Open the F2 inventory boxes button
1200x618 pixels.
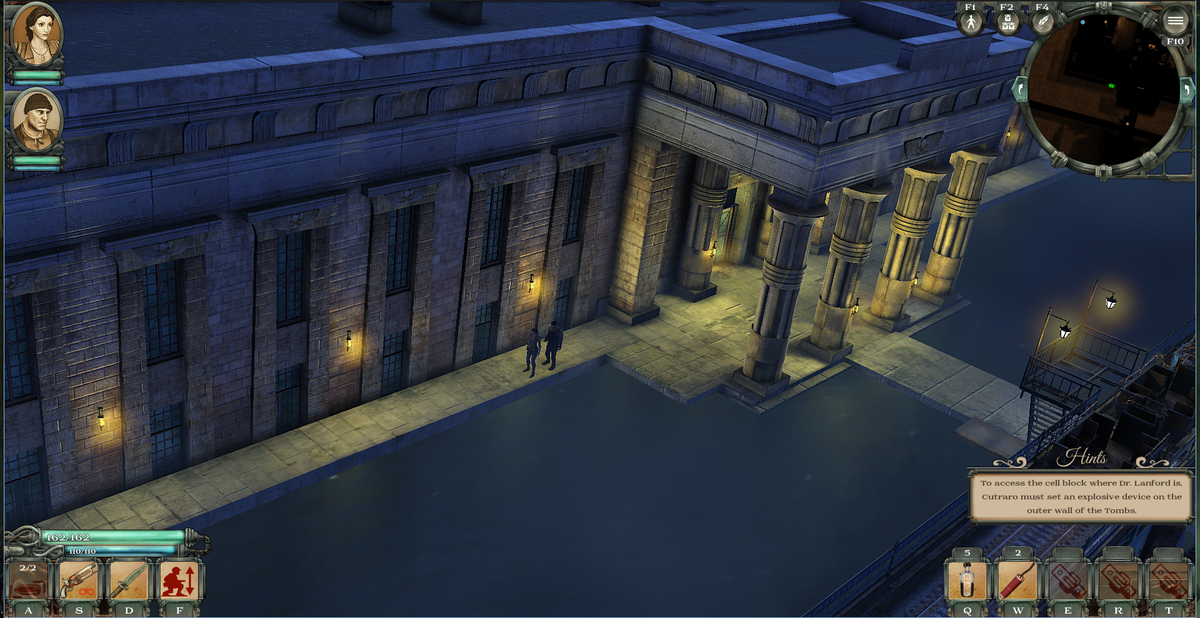click(x=1008, y=22)
